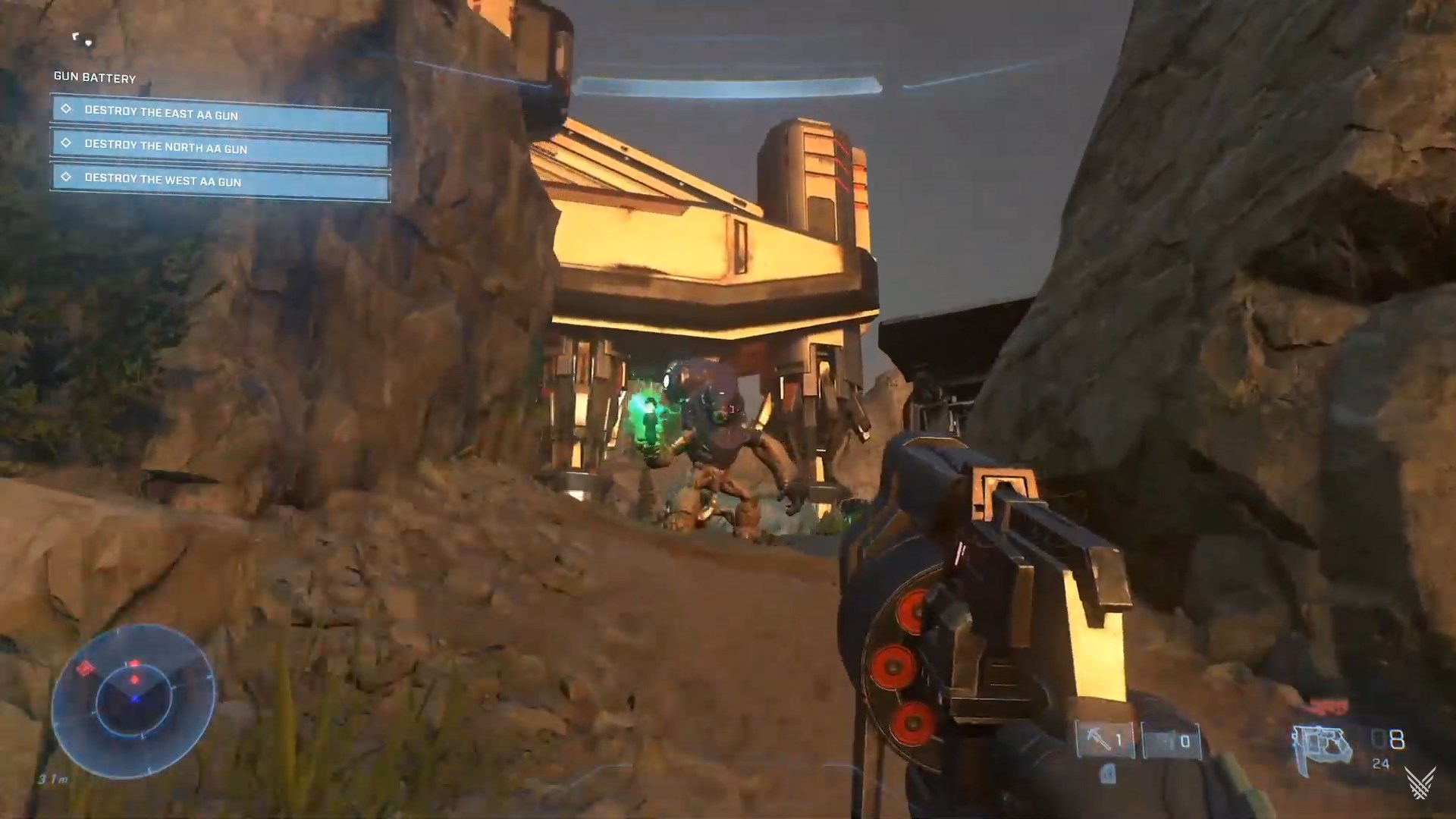Select the Destroy the East AA Gun objective
The height and width of the screenshot is (819, 1456).
point(220,114)
